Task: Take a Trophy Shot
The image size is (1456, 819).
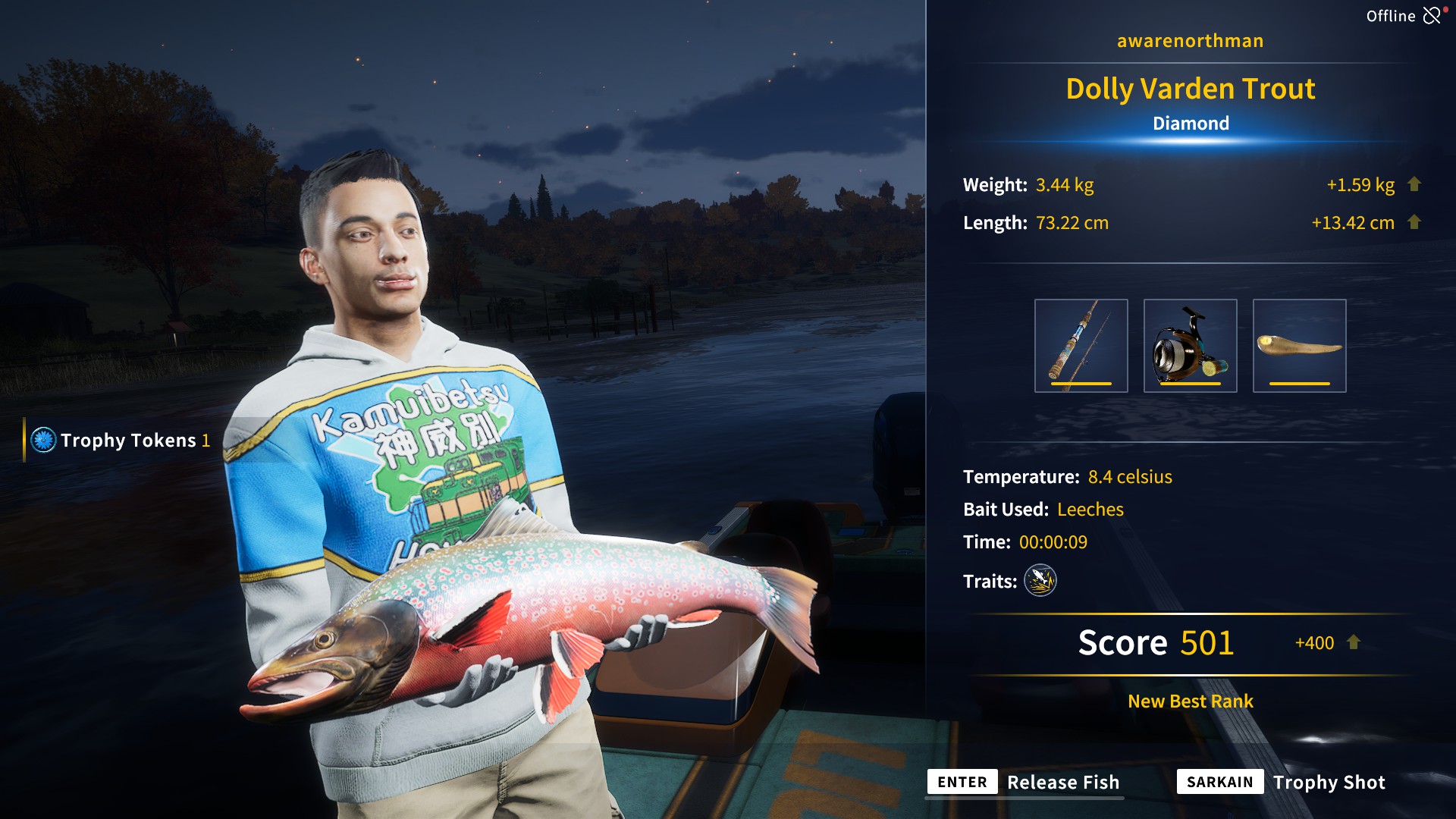Action: coord(1282,782)
